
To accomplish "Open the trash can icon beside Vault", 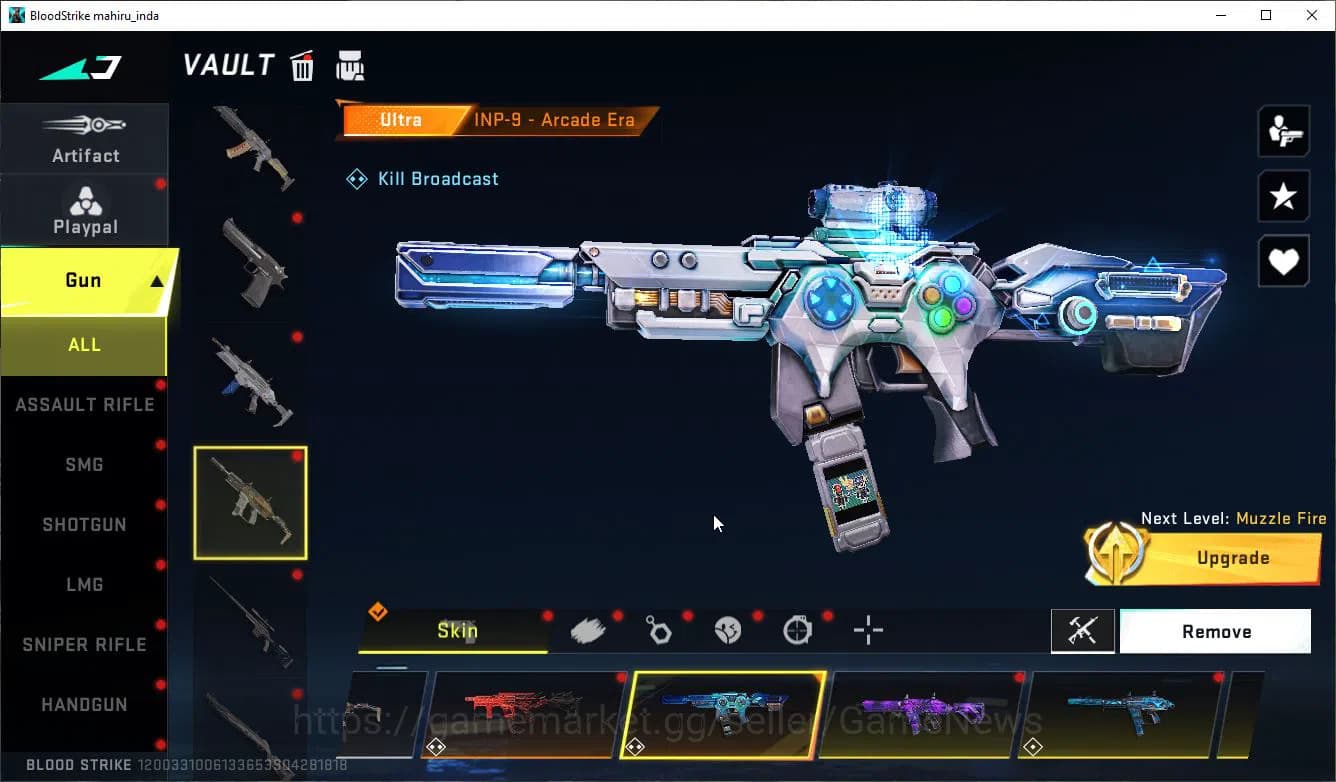I will click(302, 66).
